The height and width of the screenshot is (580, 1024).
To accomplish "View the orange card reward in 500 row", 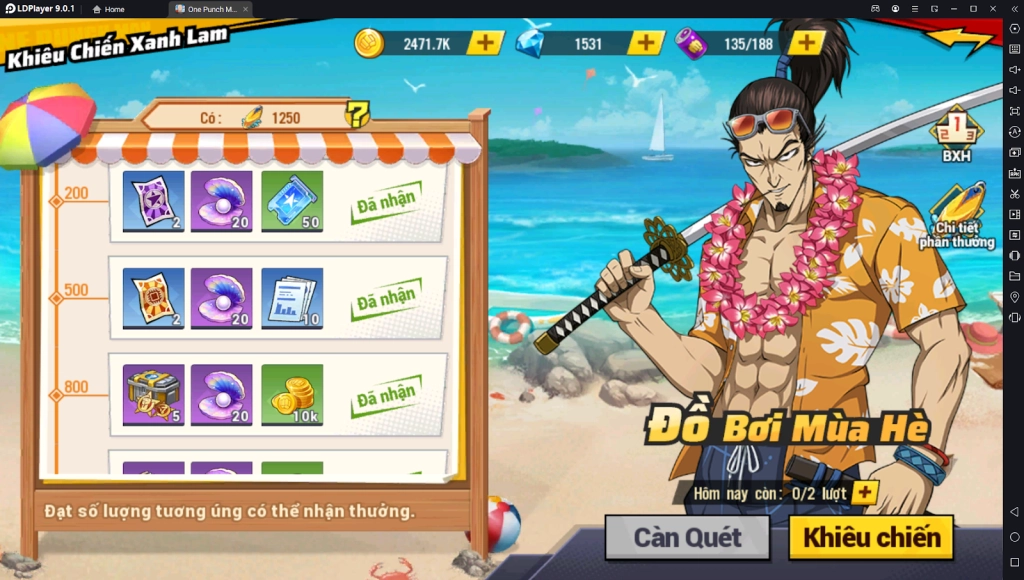I will click(154, 298).
